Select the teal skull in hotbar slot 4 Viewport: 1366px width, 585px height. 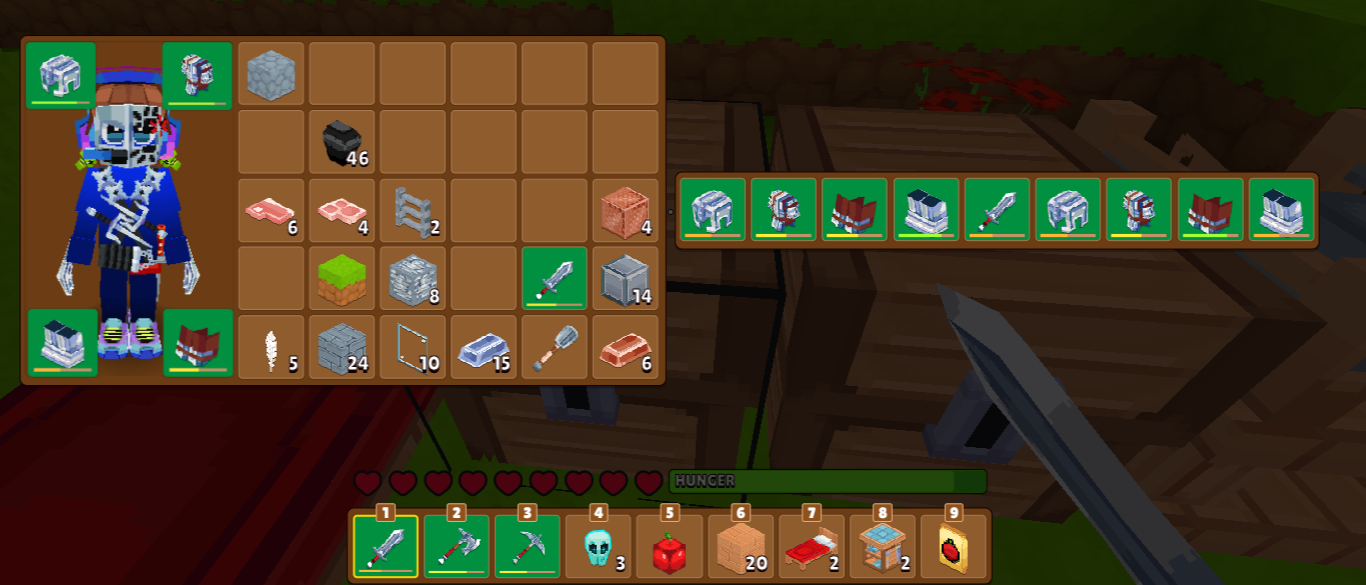pyautogui.click(x=598, y=547)
